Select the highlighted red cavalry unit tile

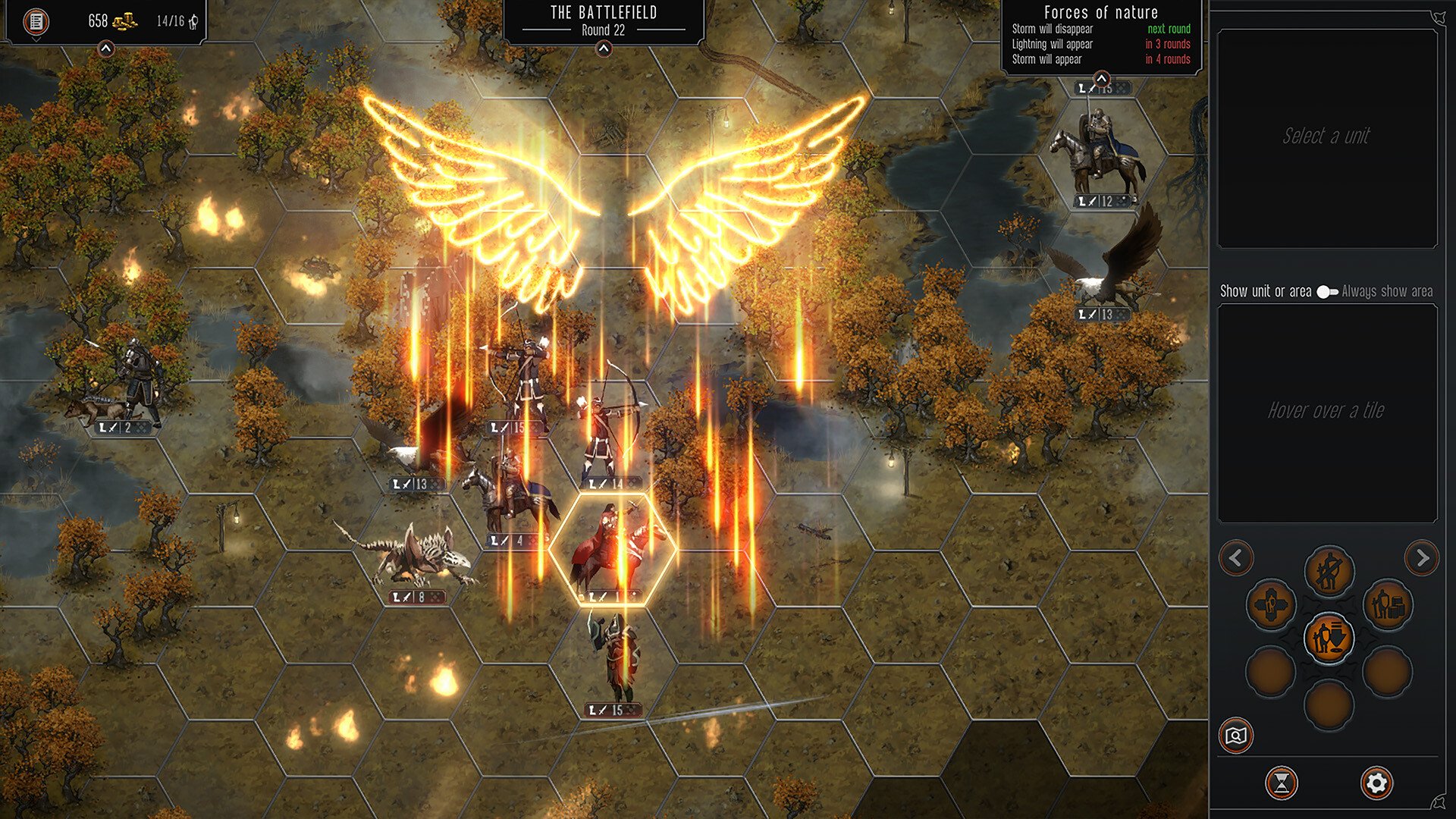tap(611, 550)
